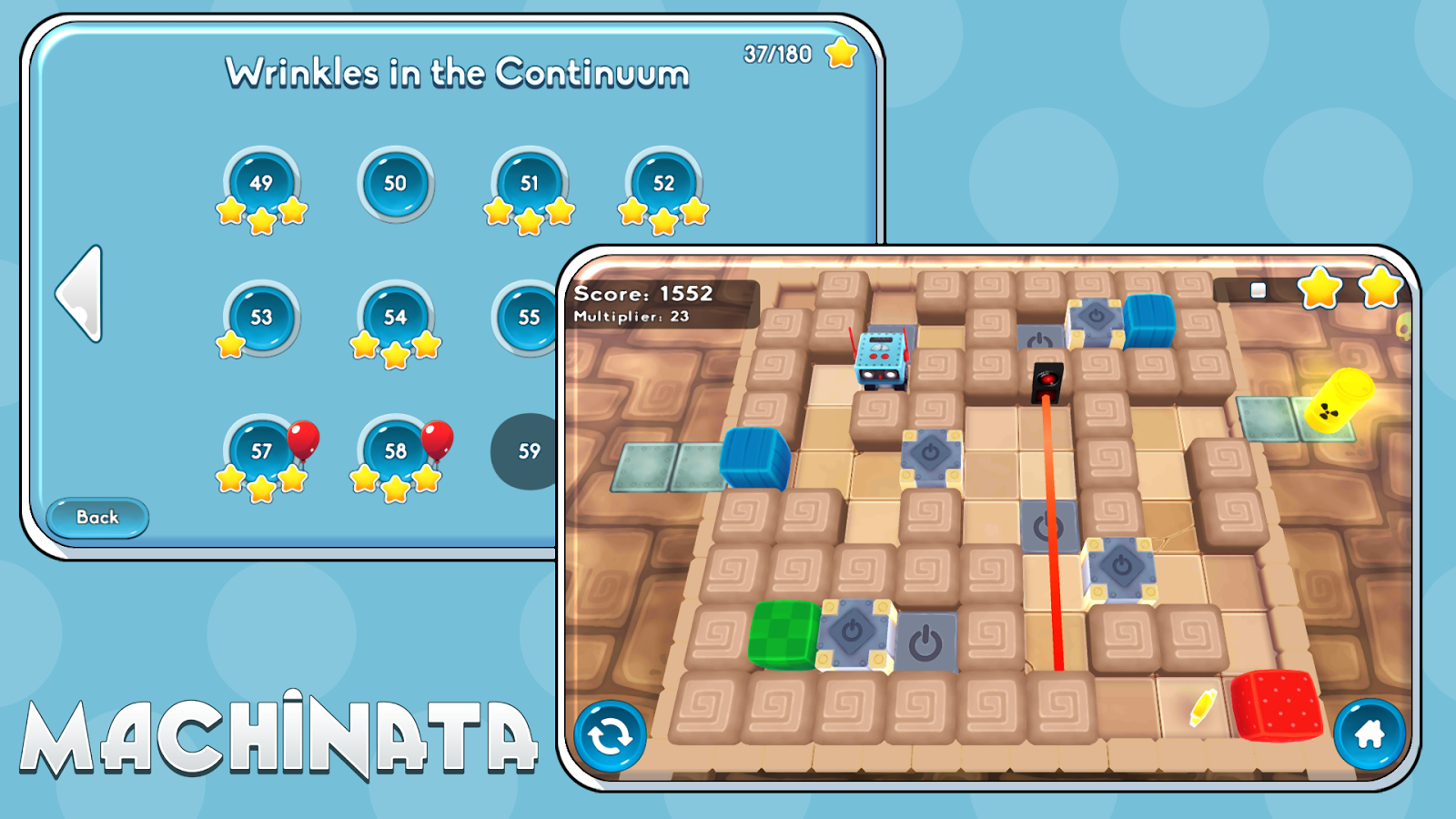1456x819 pixels.
Task: Click the Back button
Action: 97,518
